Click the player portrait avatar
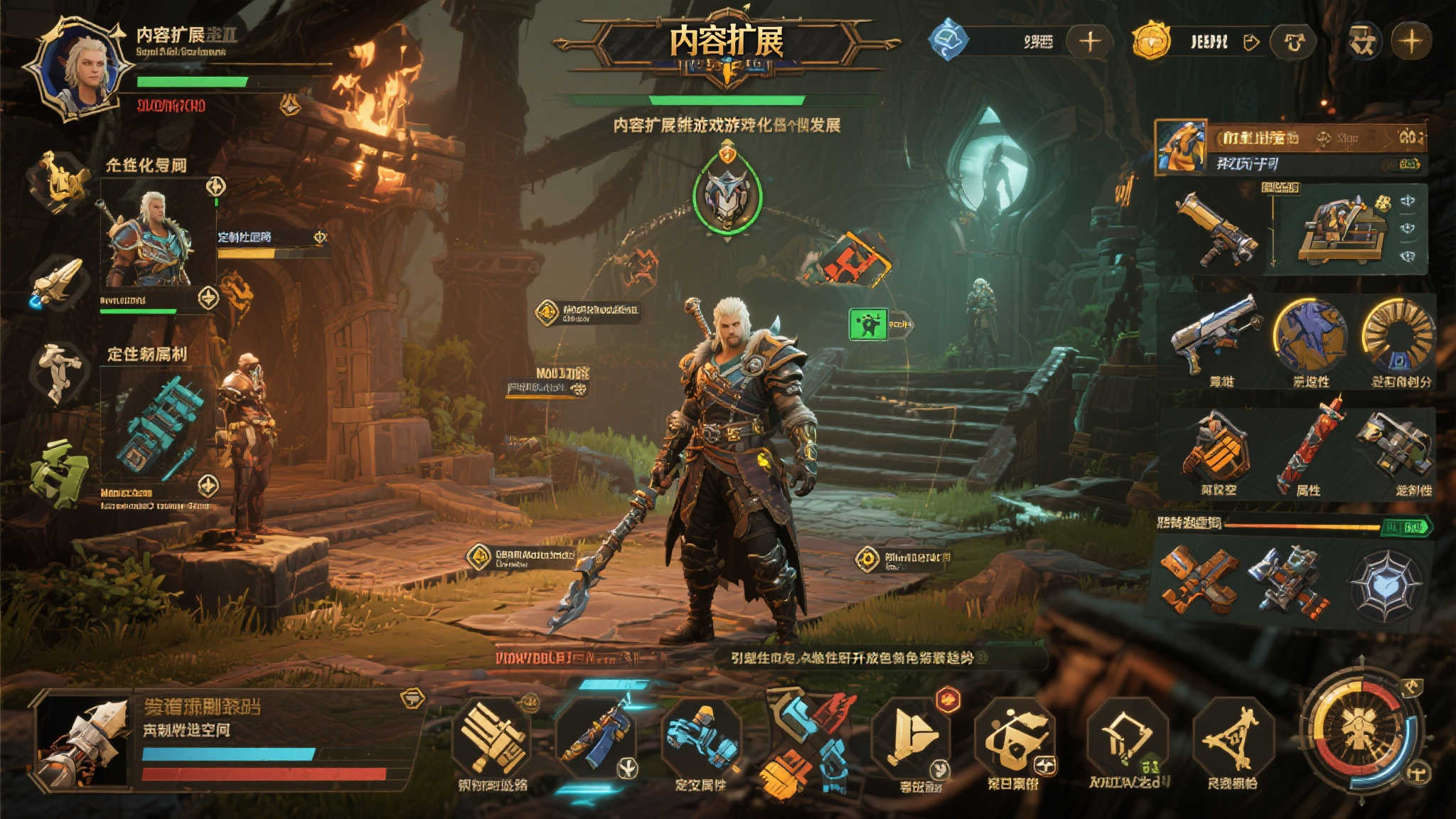 pyautogui.click(x=80, y=69)
